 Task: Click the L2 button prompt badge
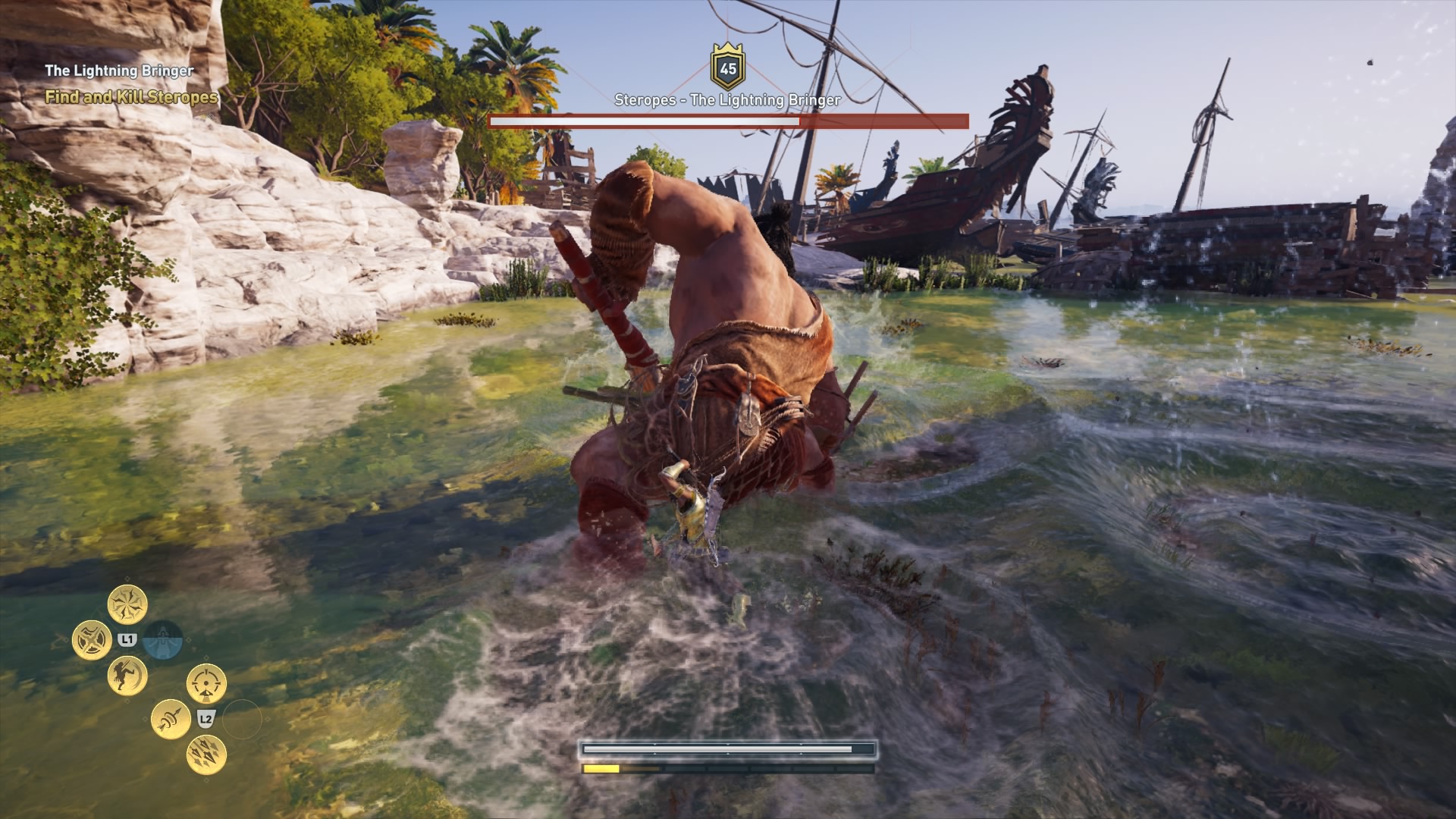click(206, 720)
